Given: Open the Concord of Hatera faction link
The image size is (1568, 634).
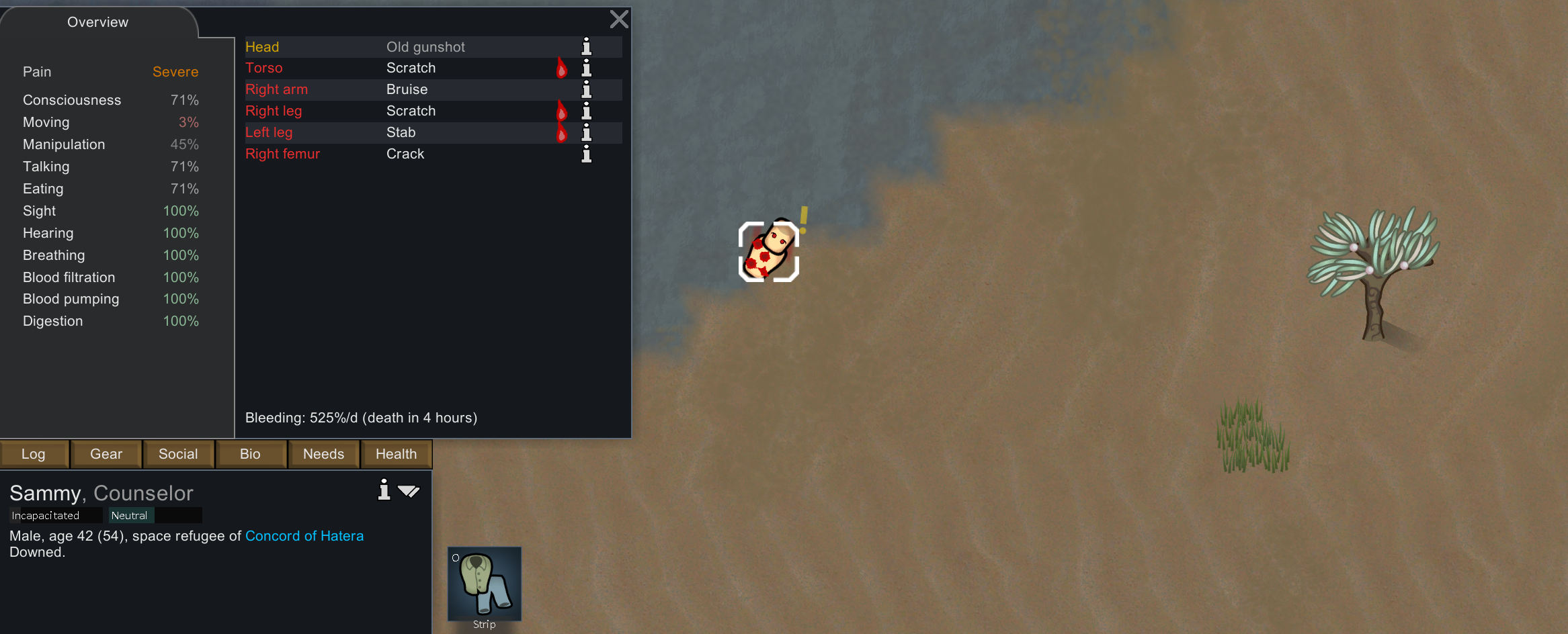Looking at the screenshot, I should 304,536.
